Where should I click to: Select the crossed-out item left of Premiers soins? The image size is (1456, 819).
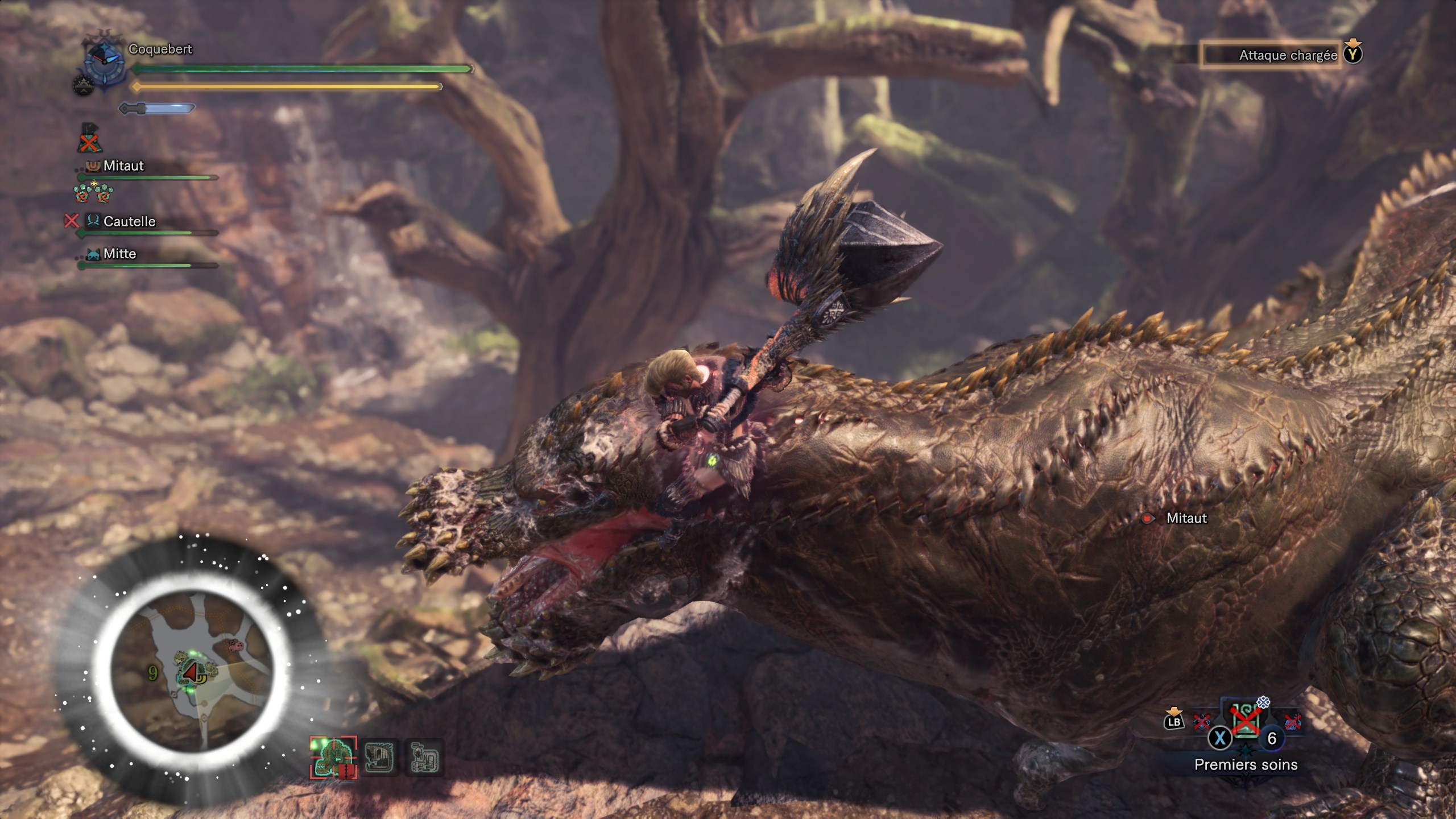(x=1201, y=722)
